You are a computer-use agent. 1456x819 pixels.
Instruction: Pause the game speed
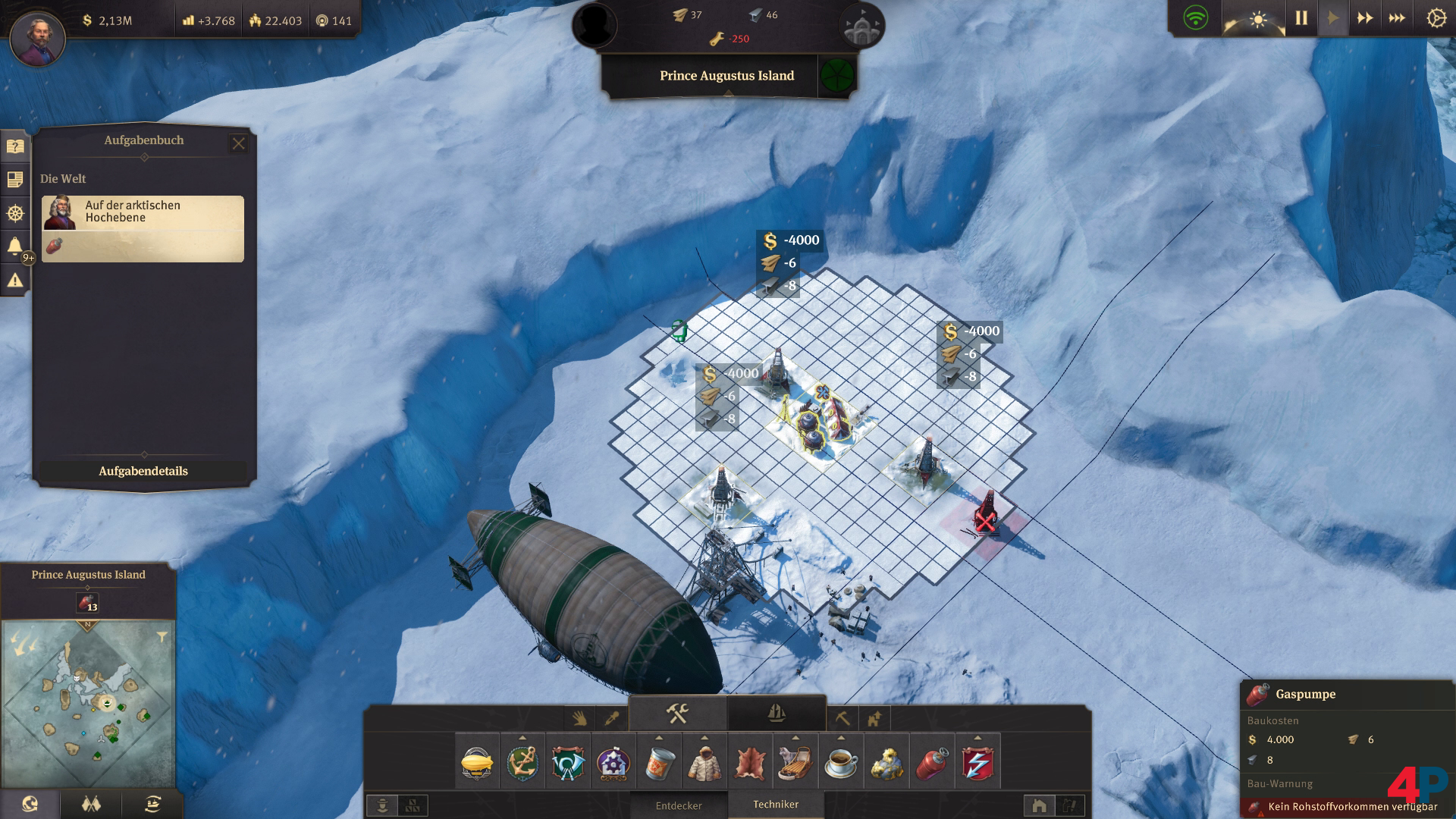1301,18
